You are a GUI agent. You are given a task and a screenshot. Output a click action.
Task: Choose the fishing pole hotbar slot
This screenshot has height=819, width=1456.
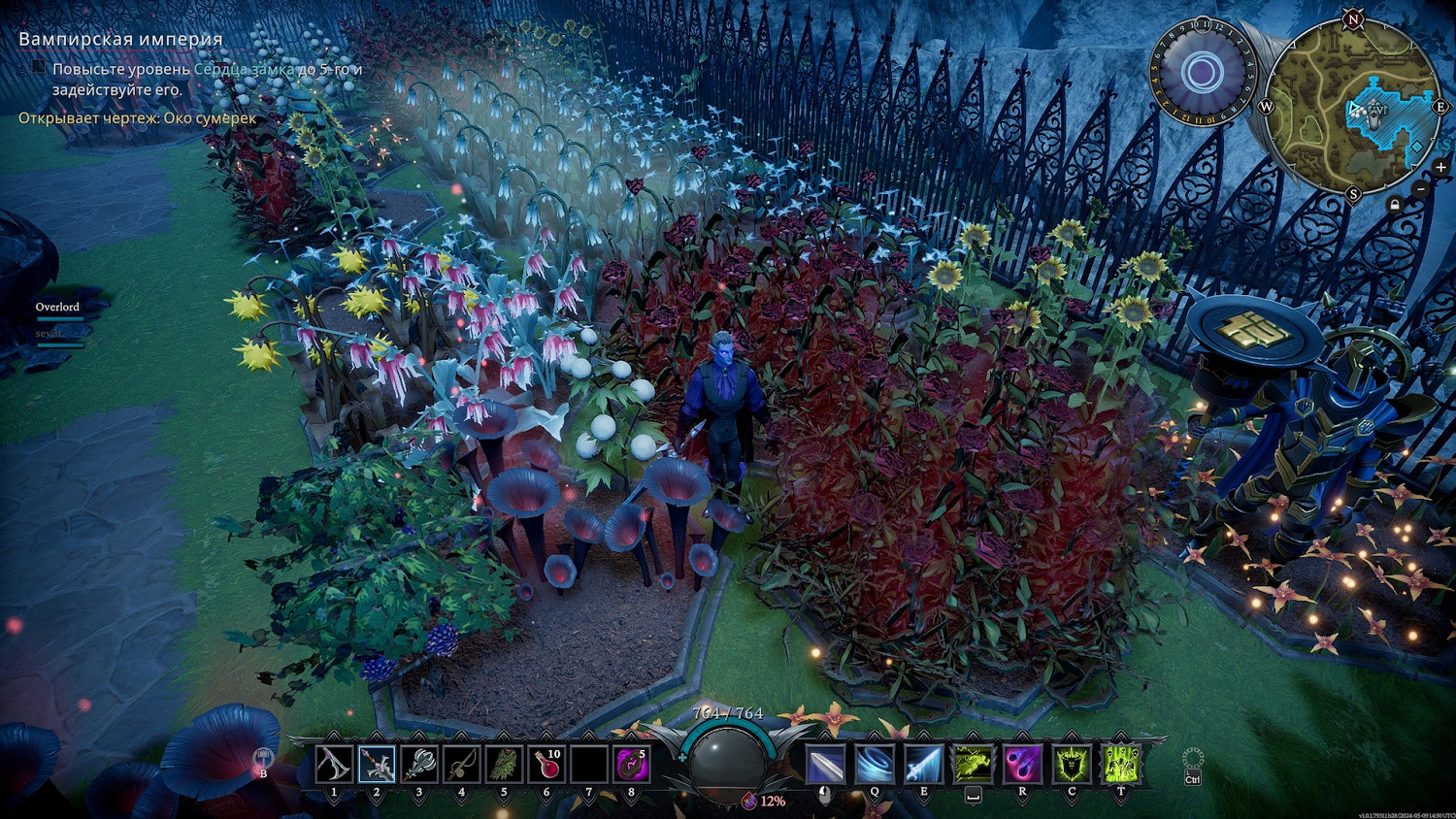tap(461, 765)
